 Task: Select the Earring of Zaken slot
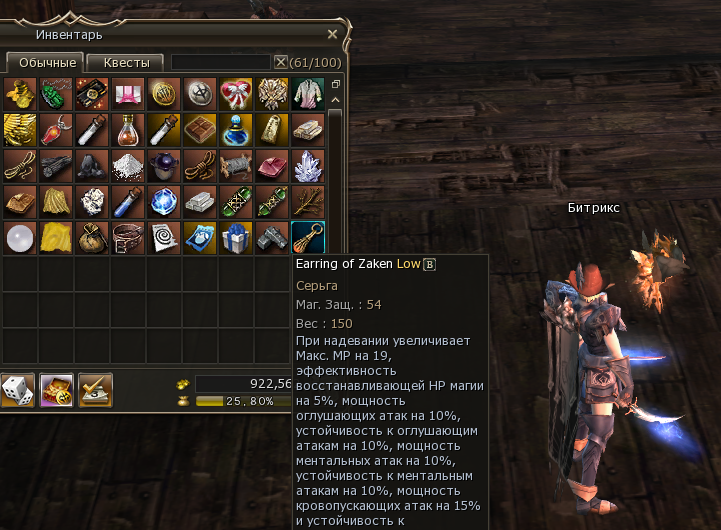pos(307,237)
